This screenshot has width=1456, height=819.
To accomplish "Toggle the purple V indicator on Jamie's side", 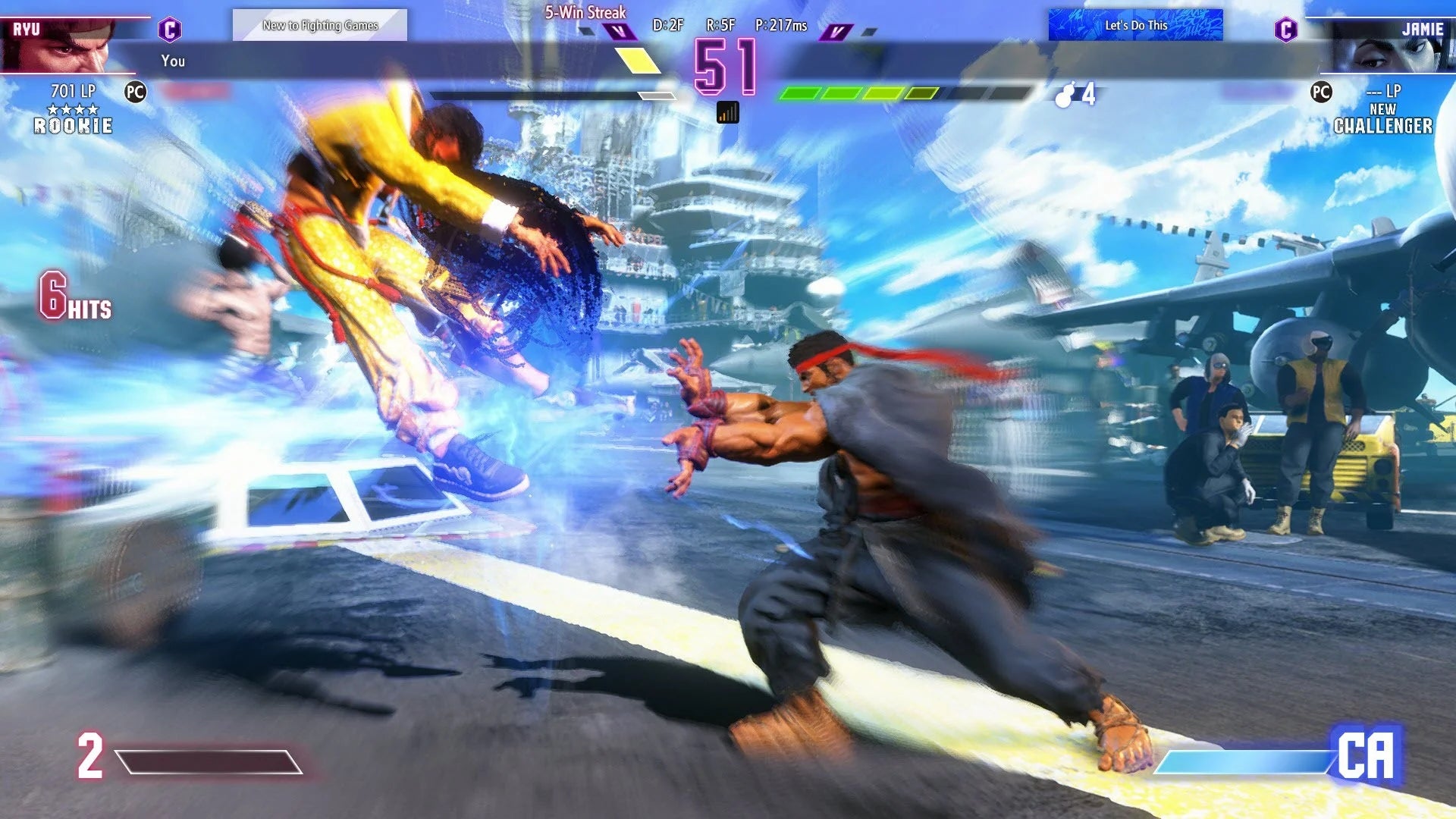I will point(837,31).
